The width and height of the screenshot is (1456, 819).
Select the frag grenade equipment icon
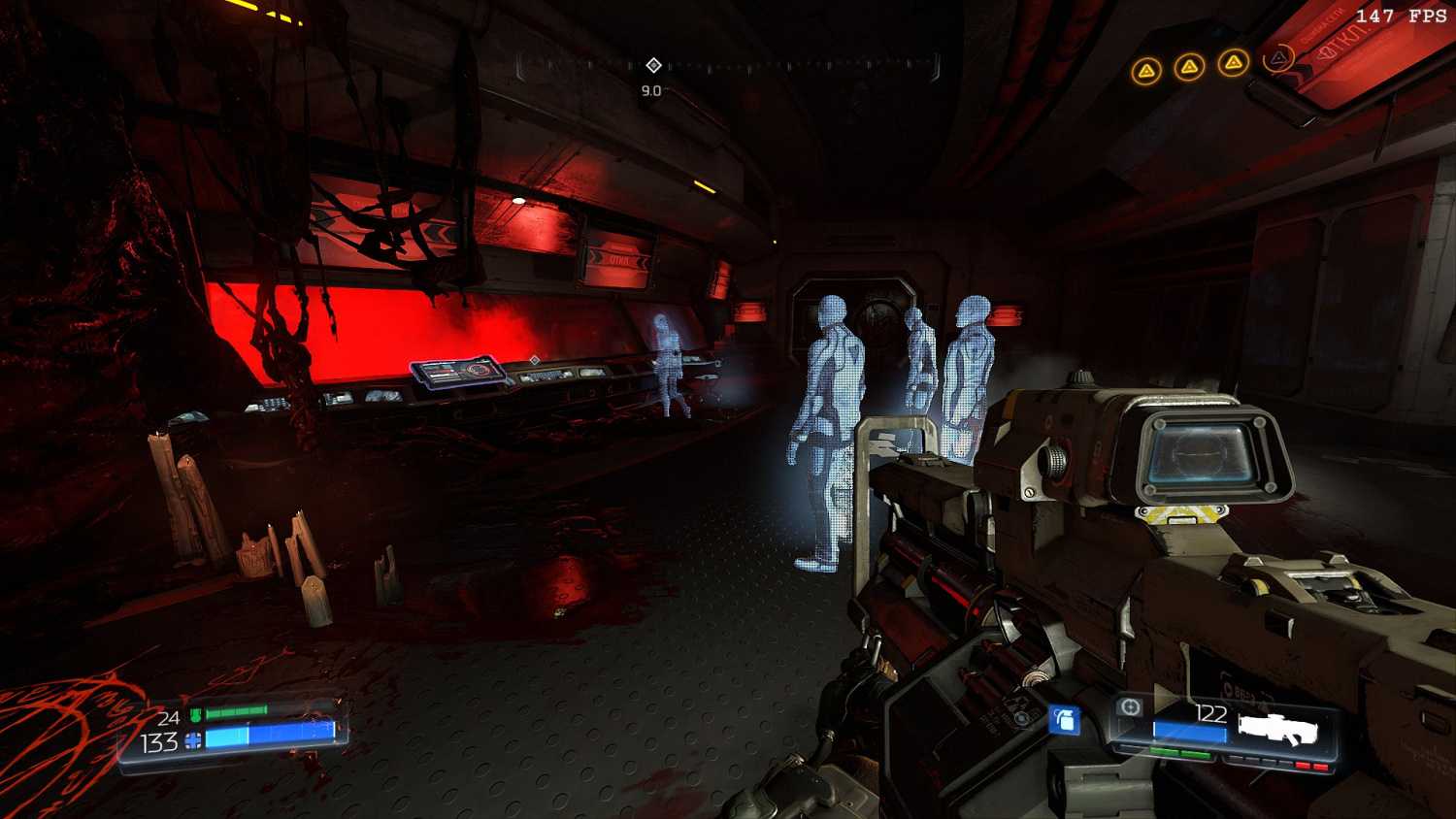click(1065, 720)
